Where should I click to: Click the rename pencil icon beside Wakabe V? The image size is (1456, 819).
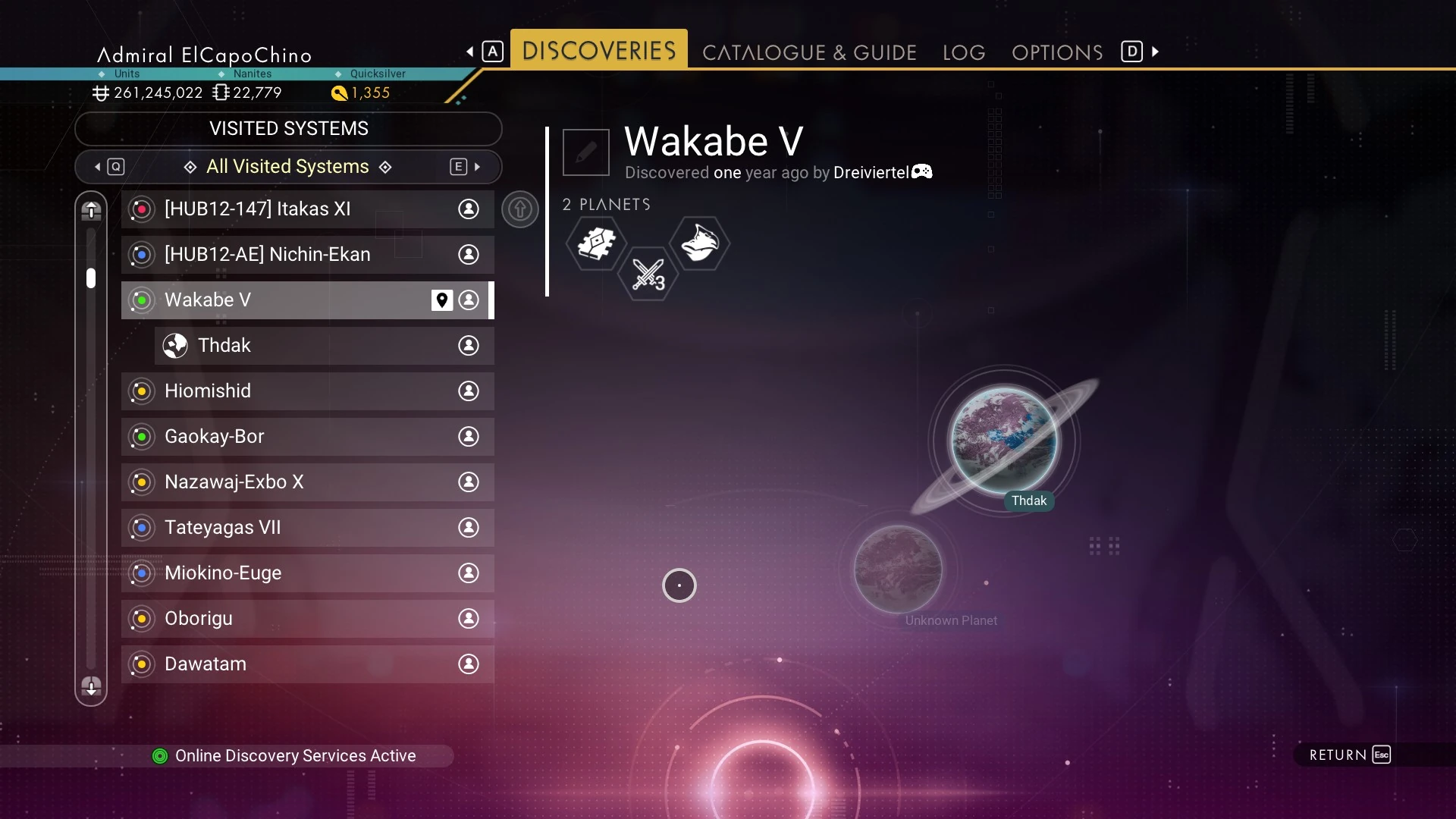pyautogui.click(x=586, y=152)
